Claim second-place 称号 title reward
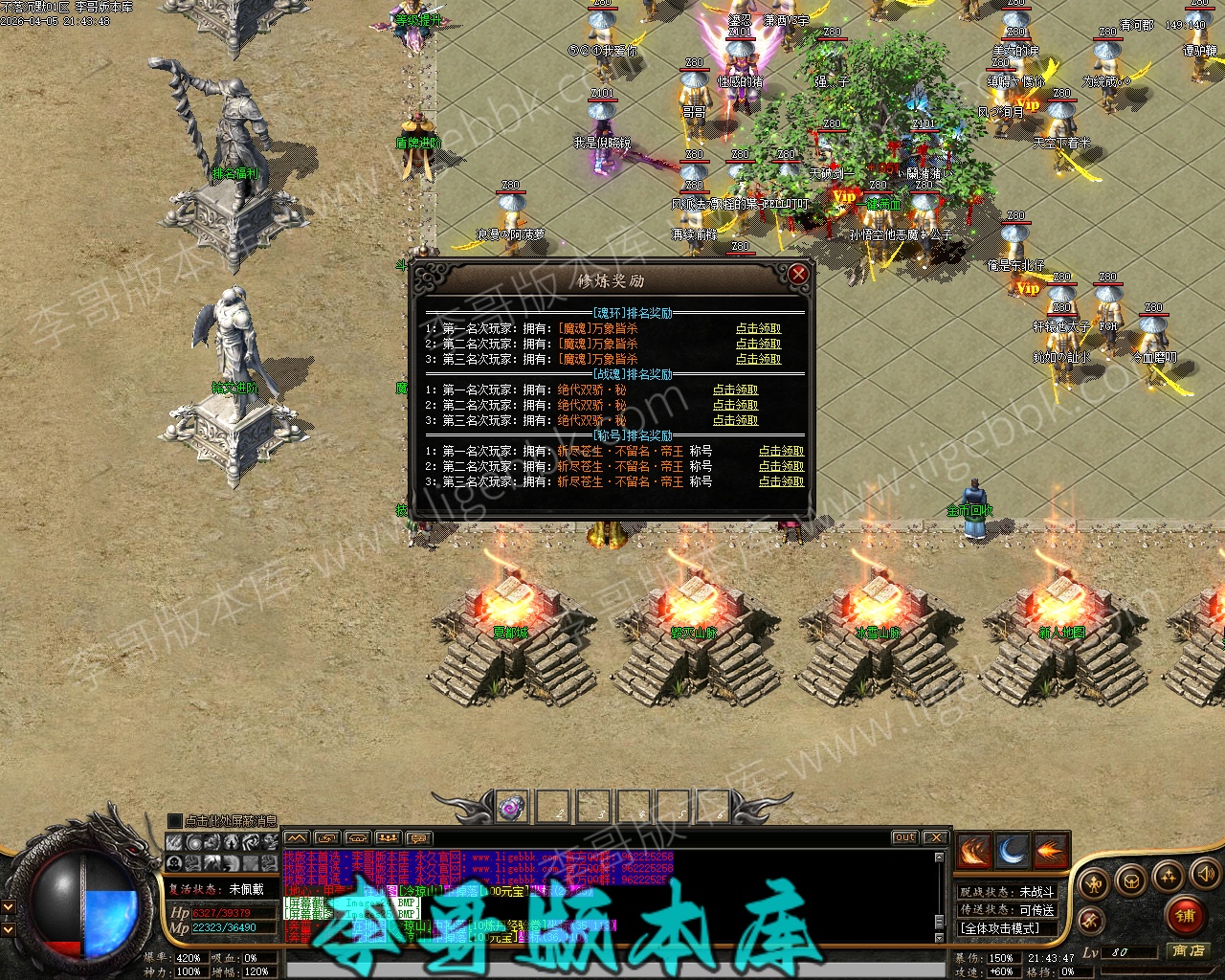The height and width of the screenshot is (980, 1225). (781, 467)
